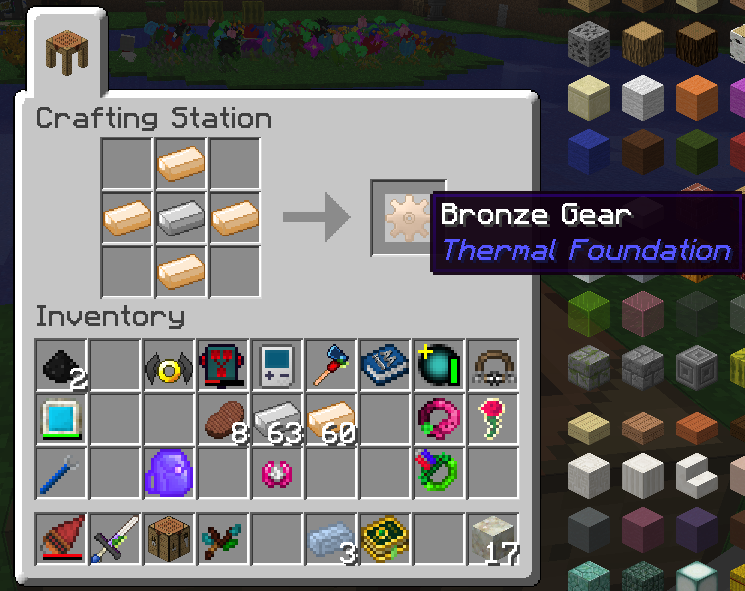The image size is (745, 591).
Task: Select the stack of 2 coal
Action: 59,364
